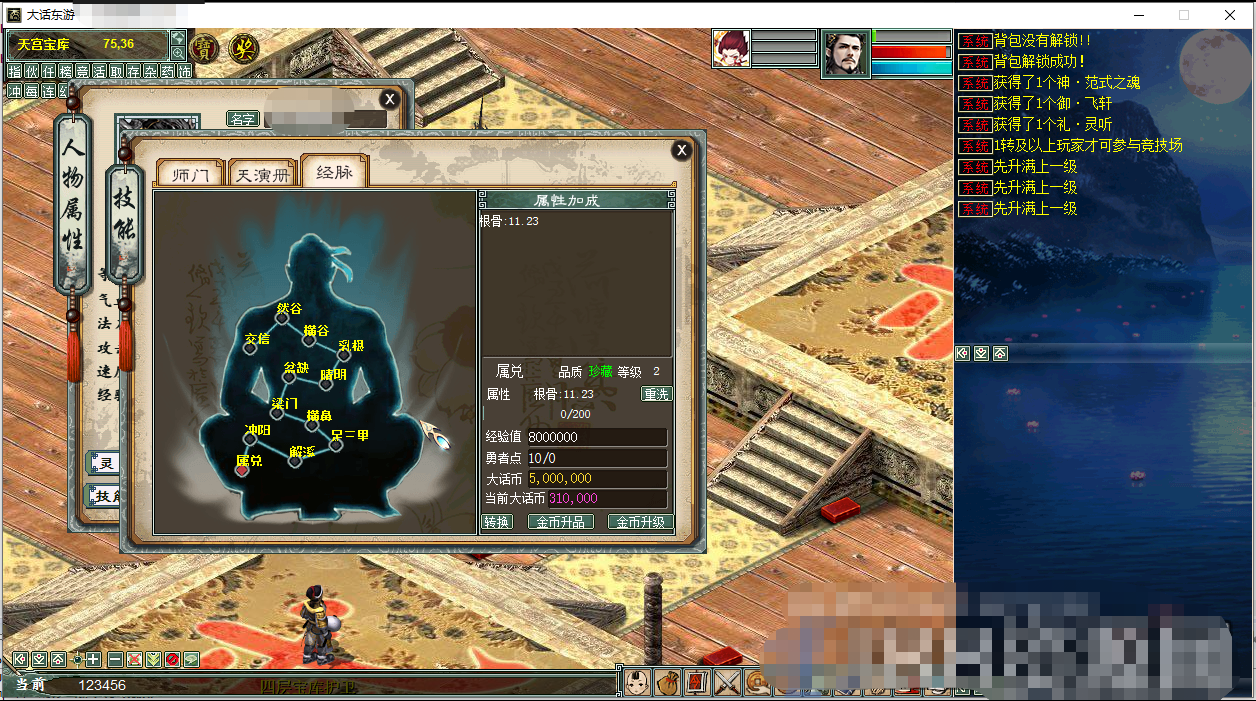Viewport: 1256px width, 701px height.
Task: Click 金币升级 to level up
Action: coord(641,522)
